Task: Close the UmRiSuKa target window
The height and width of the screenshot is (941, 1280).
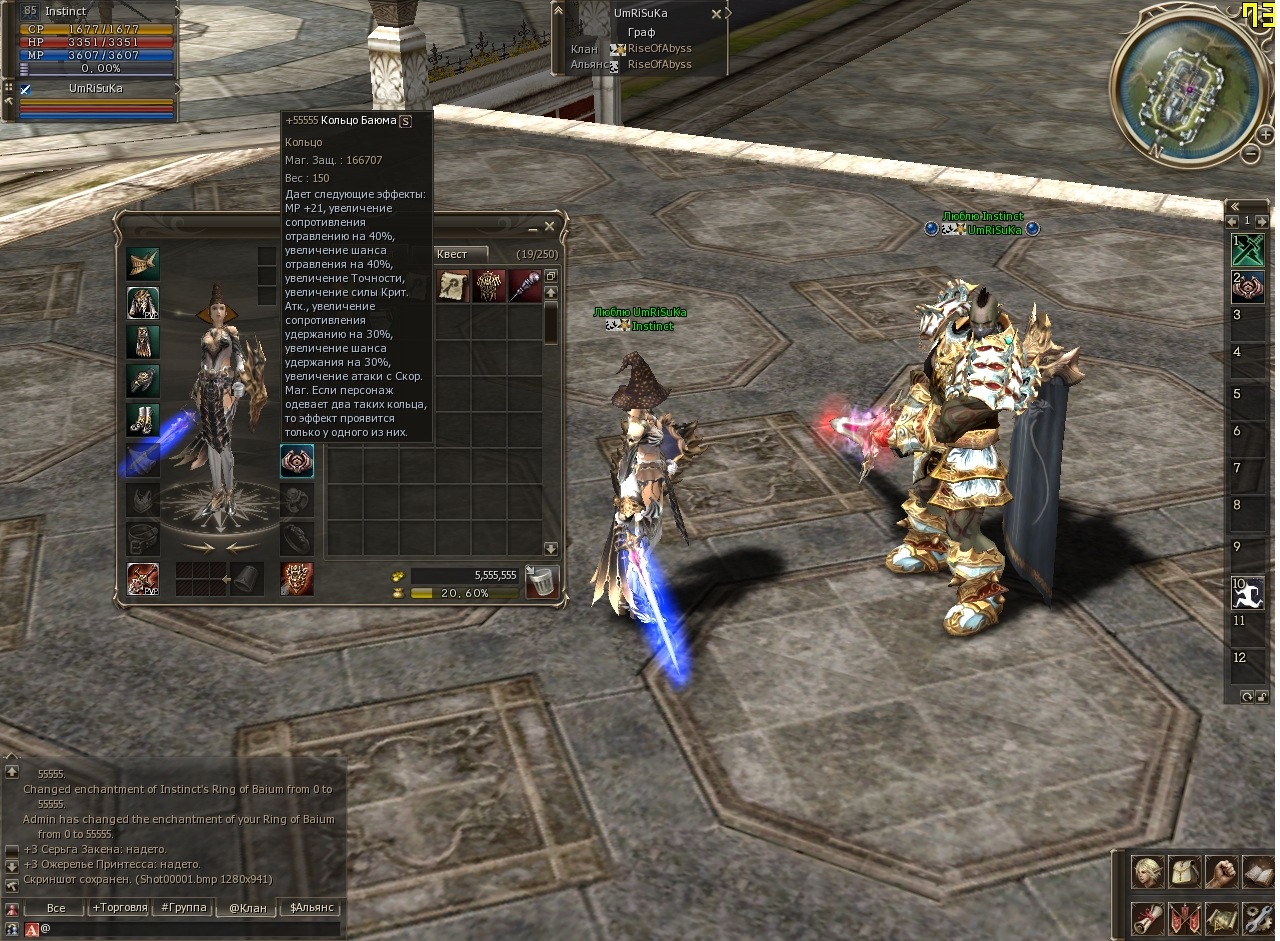Action: click(716, 14)
